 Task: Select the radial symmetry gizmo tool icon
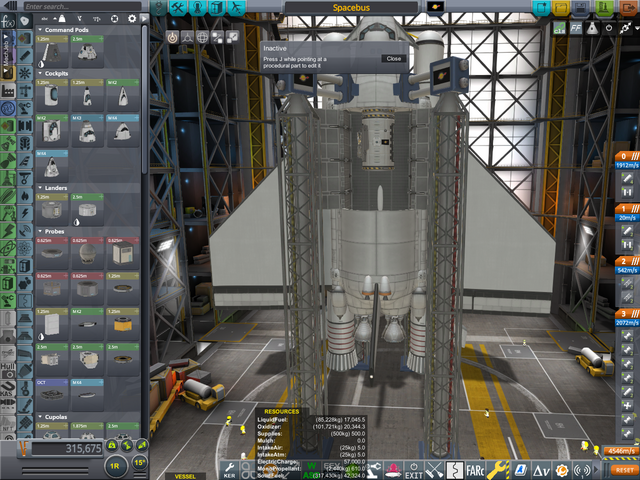187,36
